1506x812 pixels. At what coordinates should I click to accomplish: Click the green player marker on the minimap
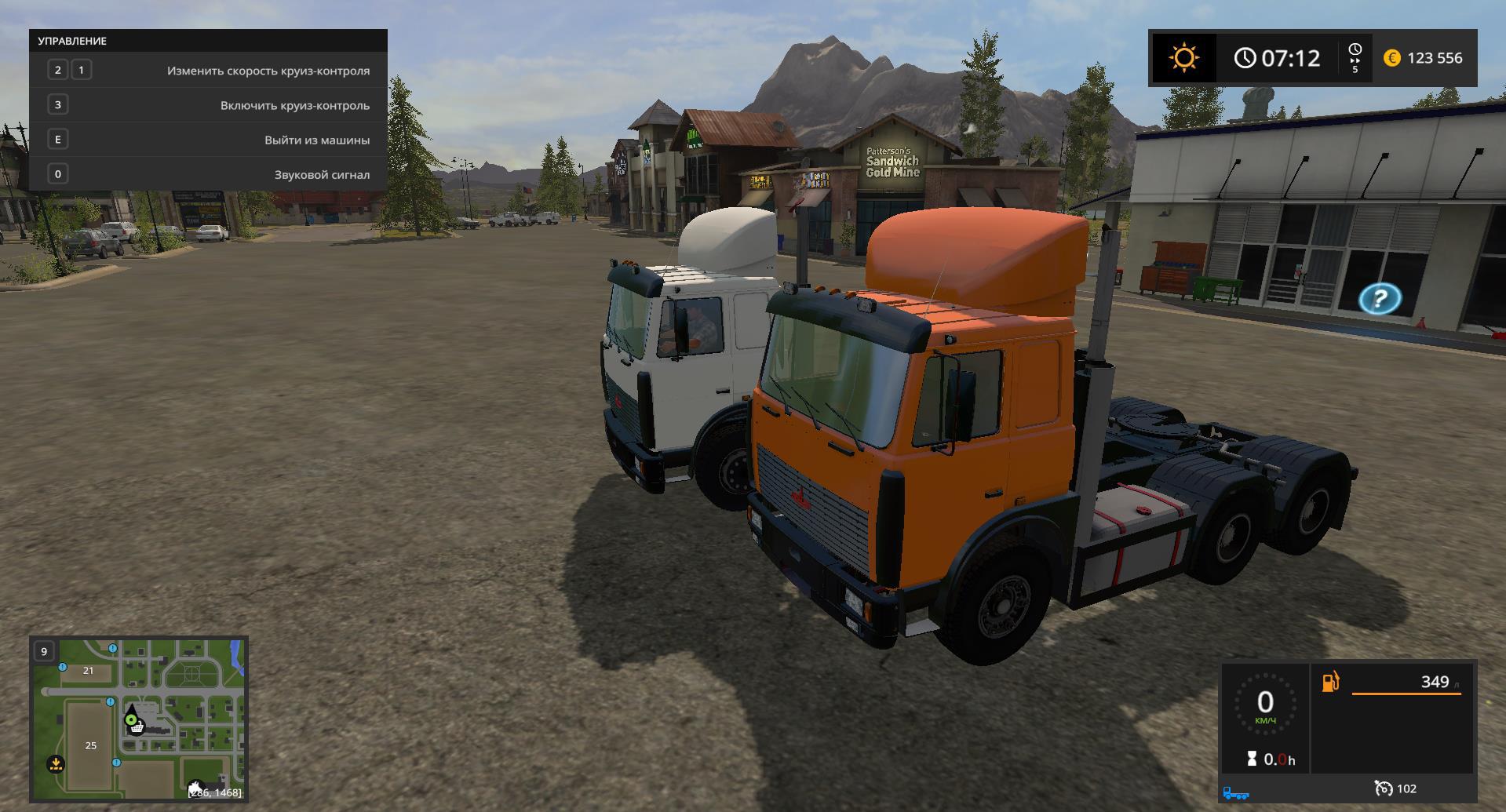click(131, 719)
